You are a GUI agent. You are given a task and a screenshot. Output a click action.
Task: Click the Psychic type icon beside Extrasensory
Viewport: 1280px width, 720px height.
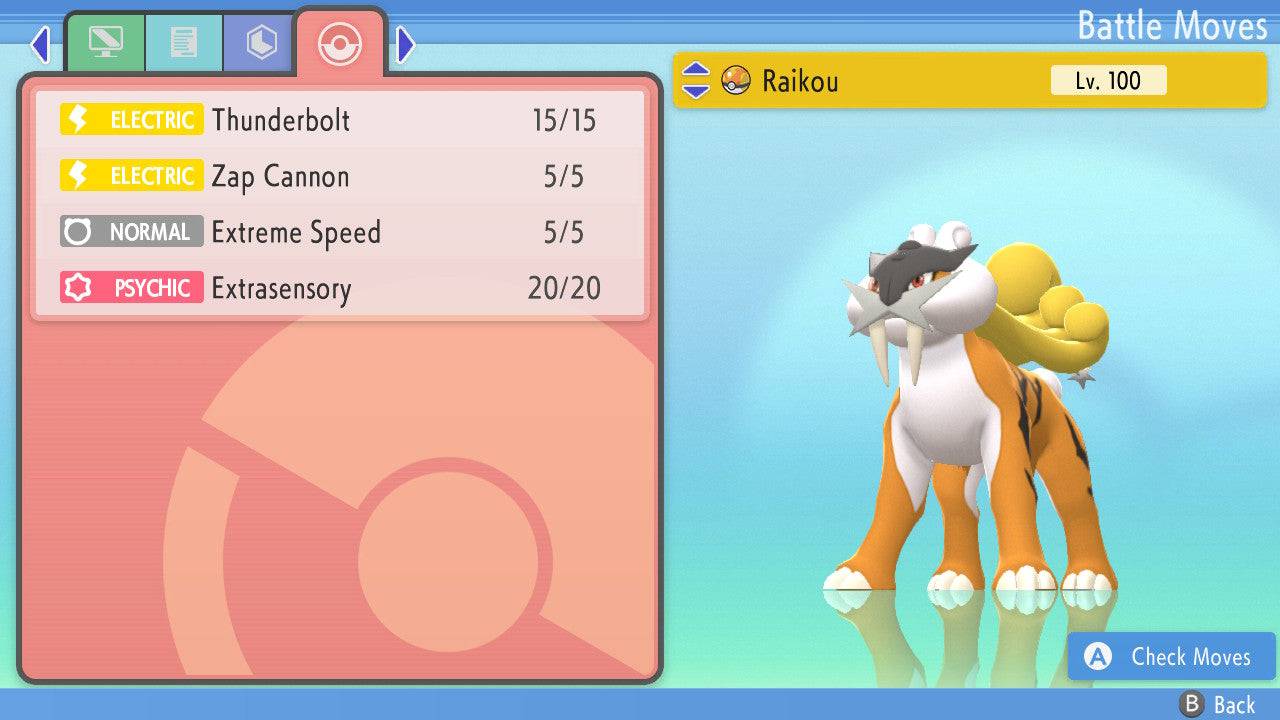click(x=131, y=287)
